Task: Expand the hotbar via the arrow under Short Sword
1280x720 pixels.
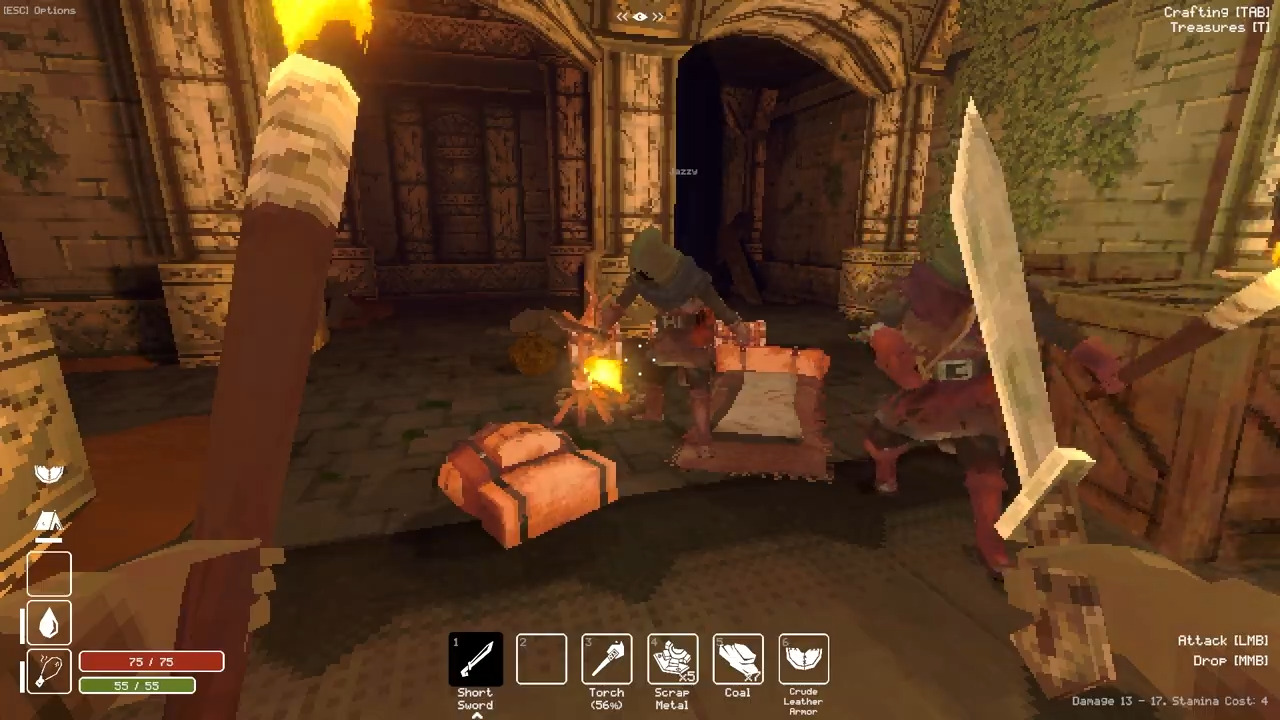Action: click(475, 714)
